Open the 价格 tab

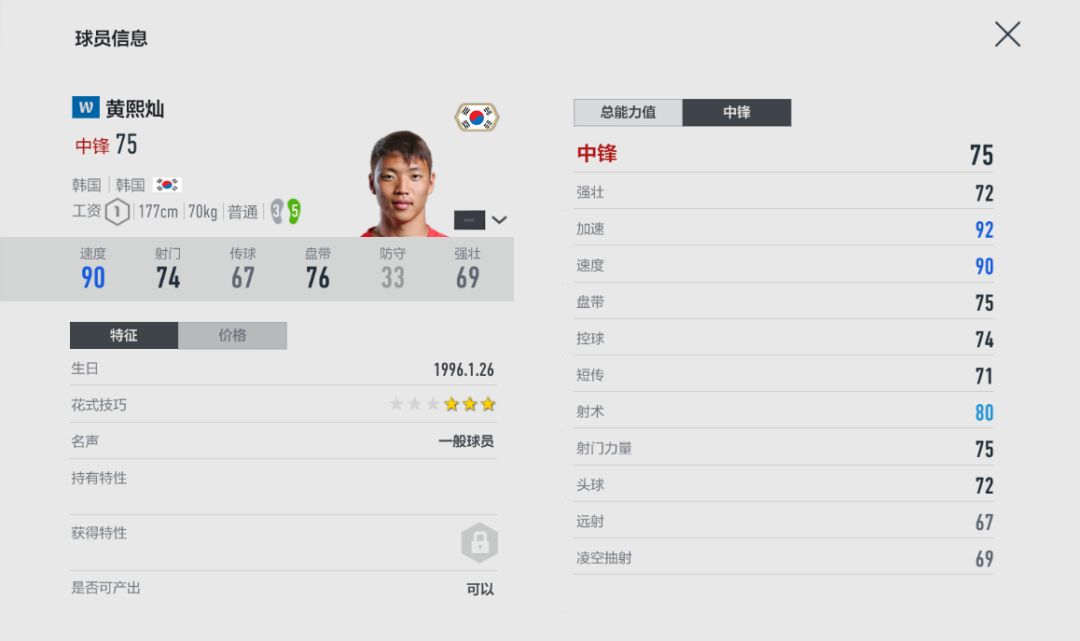(232, 335)
